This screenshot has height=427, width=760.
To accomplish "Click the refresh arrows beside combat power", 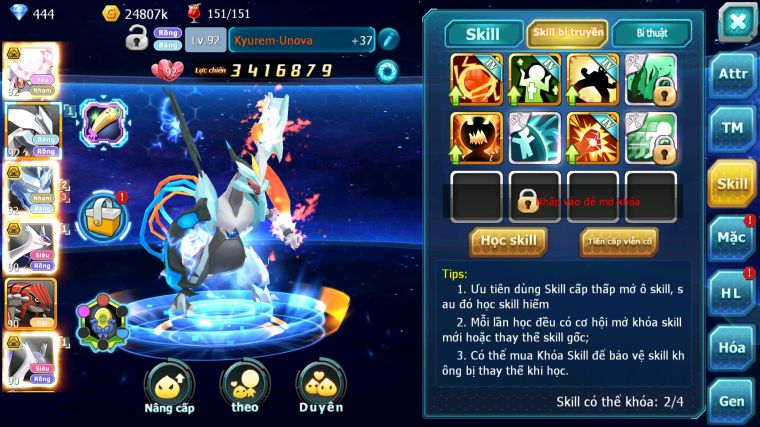I will pos(386,71).
